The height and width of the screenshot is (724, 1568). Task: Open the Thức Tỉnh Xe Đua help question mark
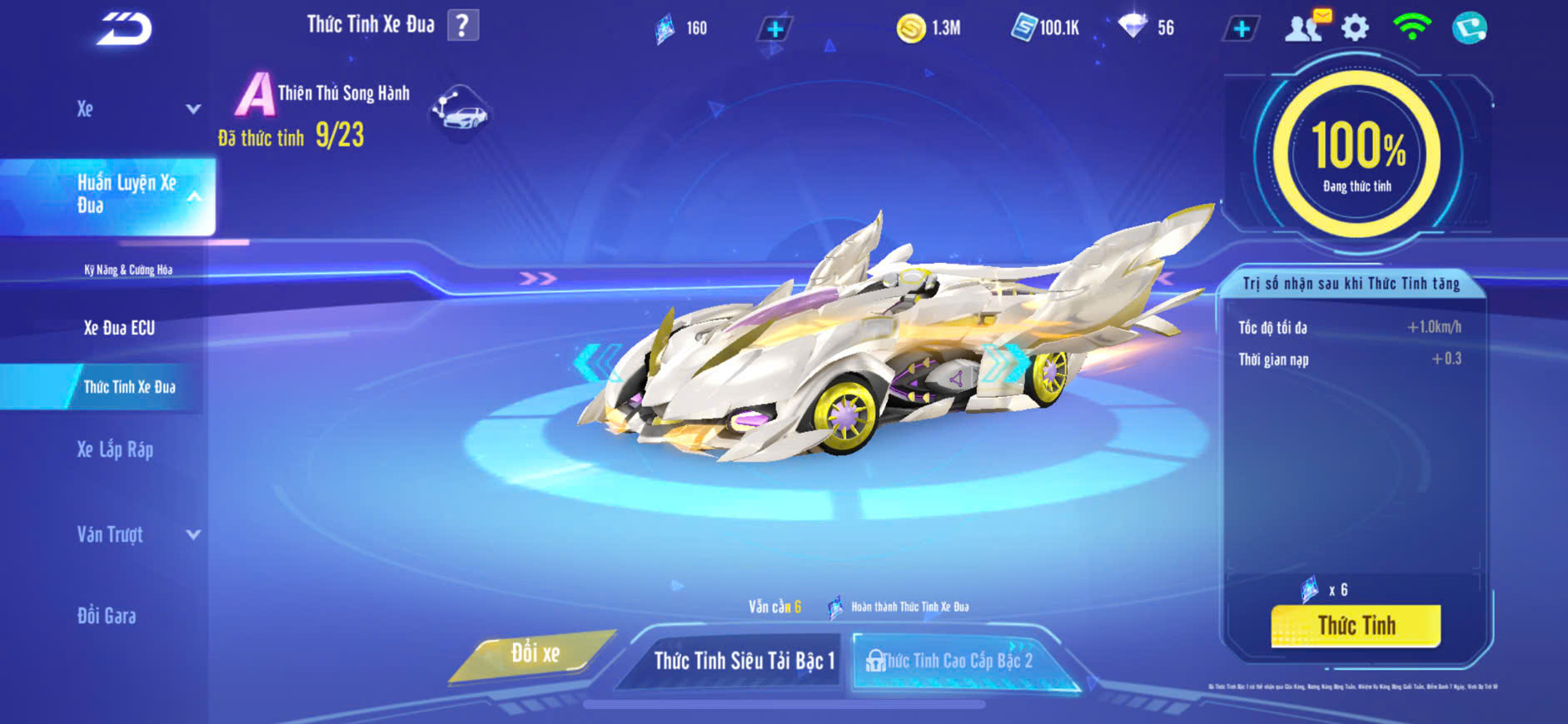463,25
